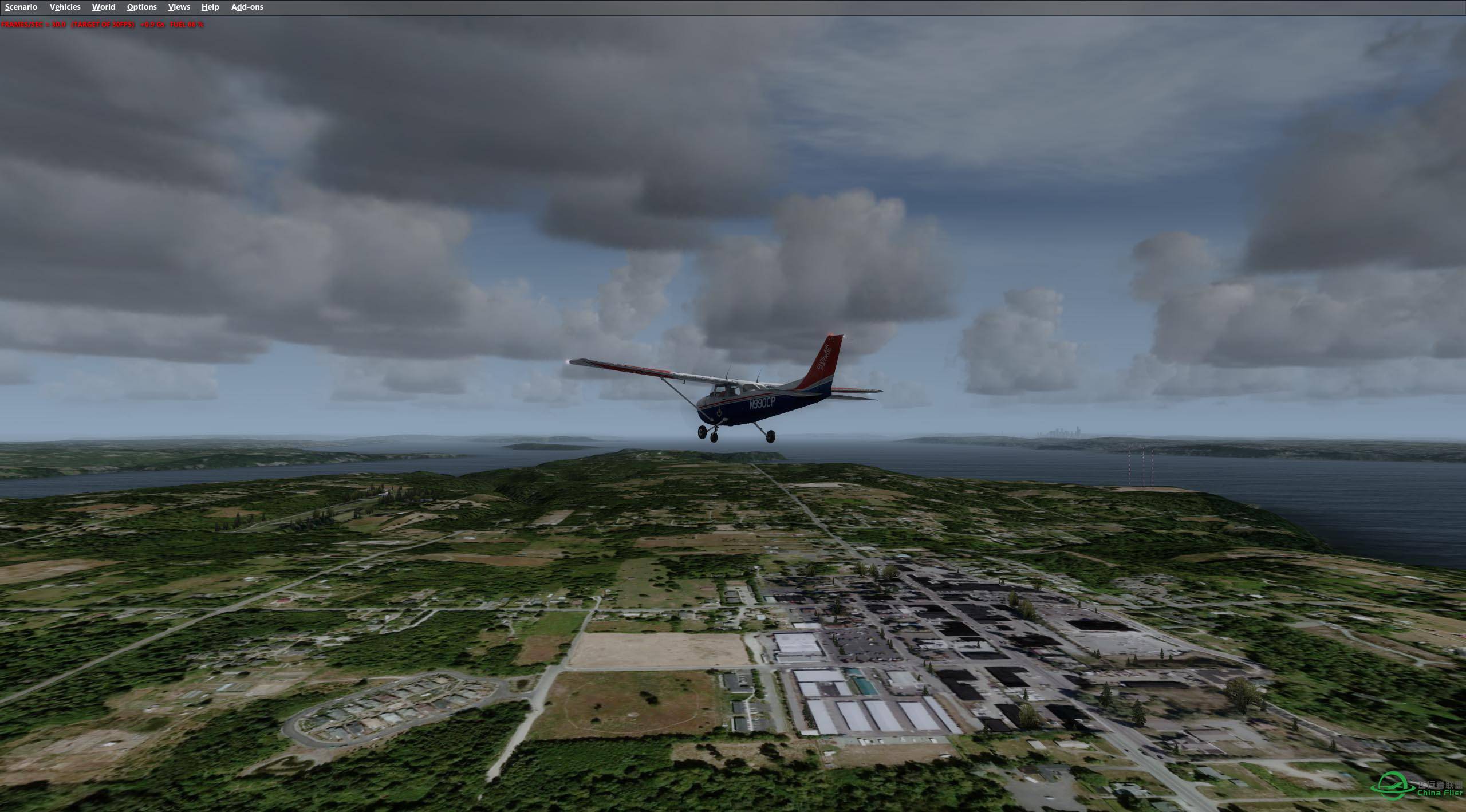The image size is (1466, 812).
Task: Open the Vehicles menu
Action: 65,7
